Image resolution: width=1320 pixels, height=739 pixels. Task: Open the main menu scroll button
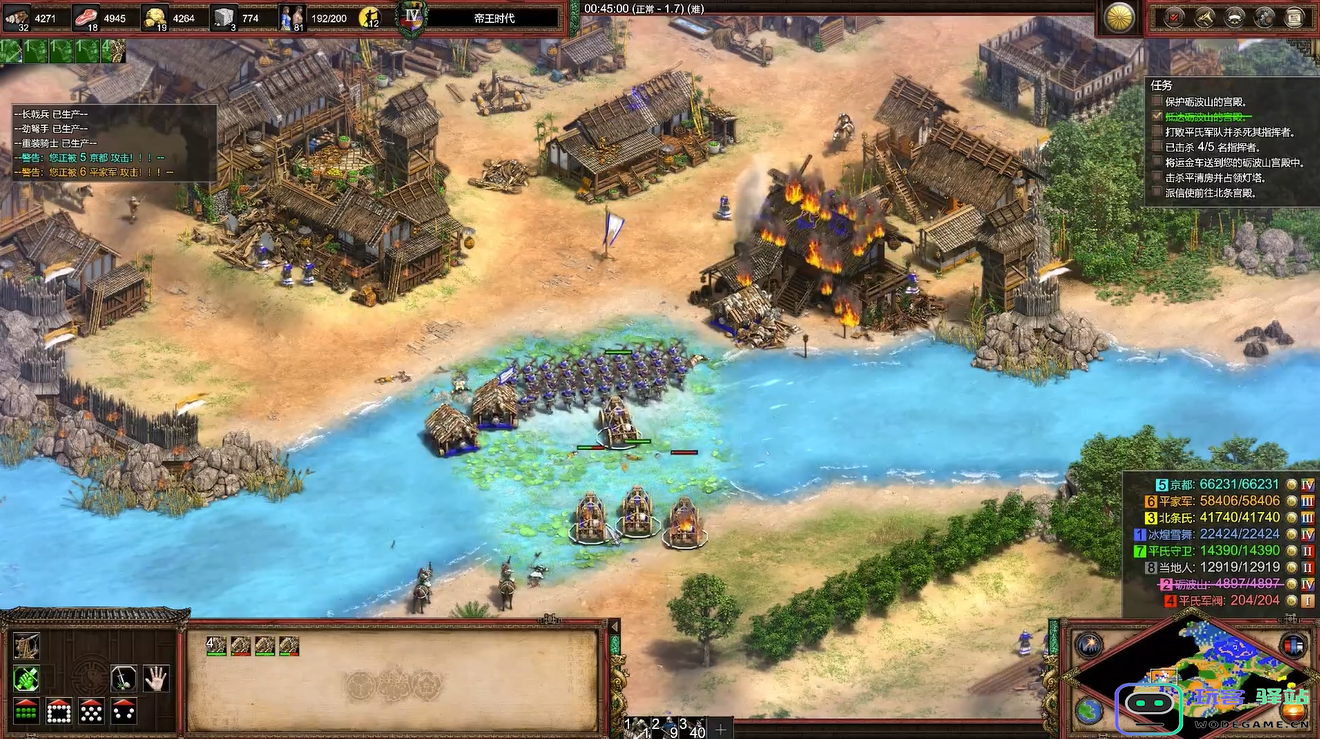coord(1295,16)
